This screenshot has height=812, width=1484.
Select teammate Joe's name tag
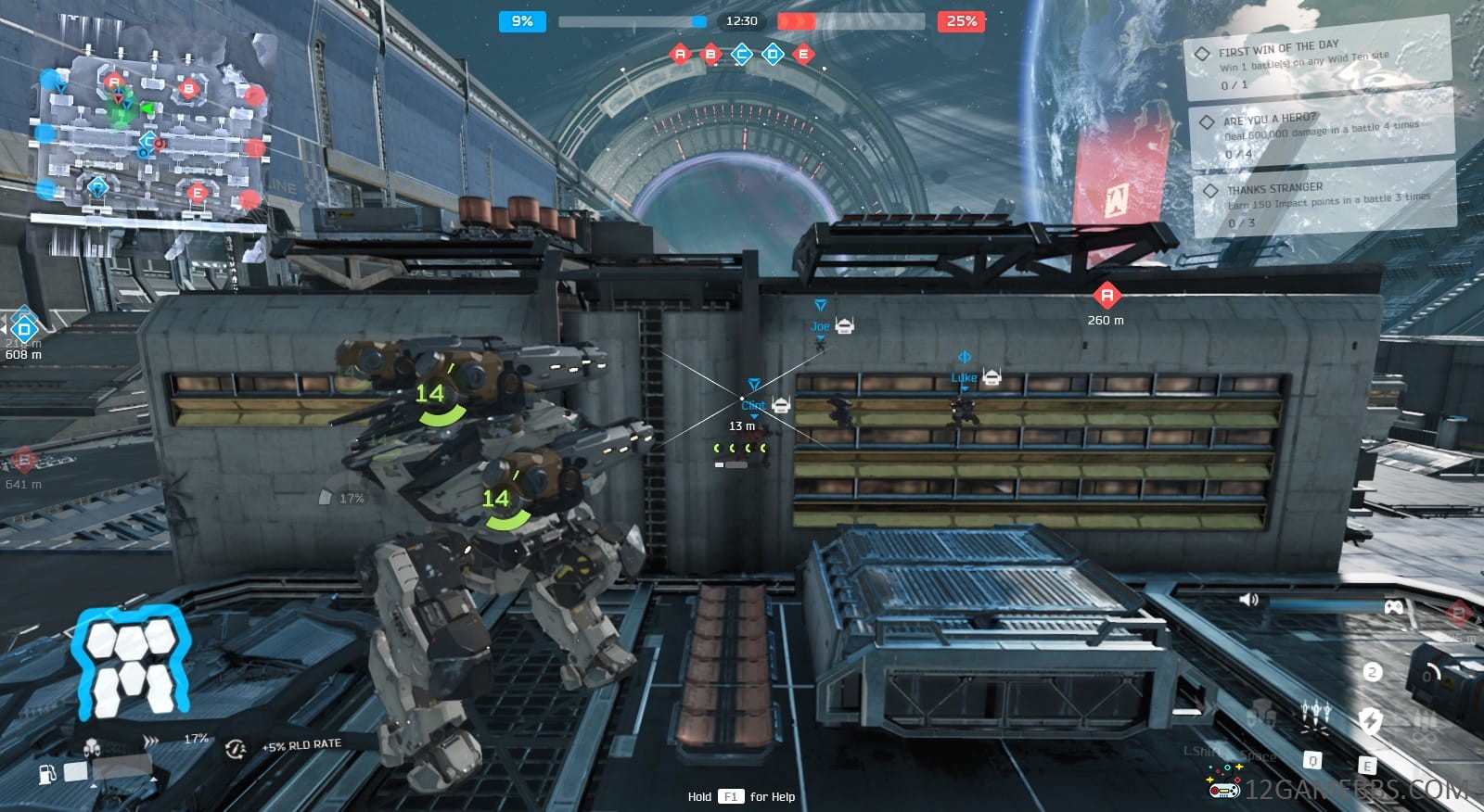(x=820, y=326)
